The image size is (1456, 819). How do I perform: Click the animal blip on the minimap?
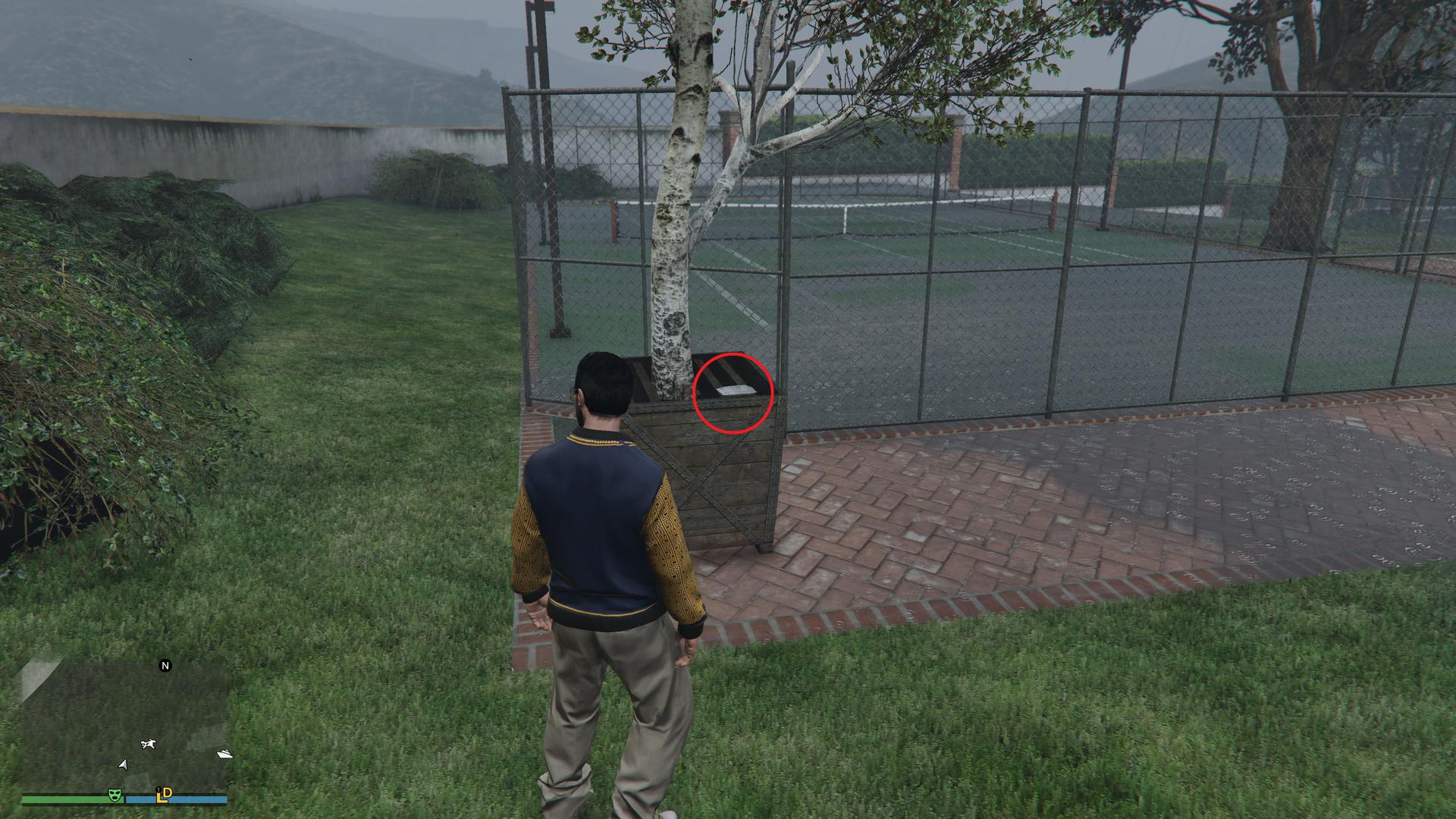click(x=148, y=744)
